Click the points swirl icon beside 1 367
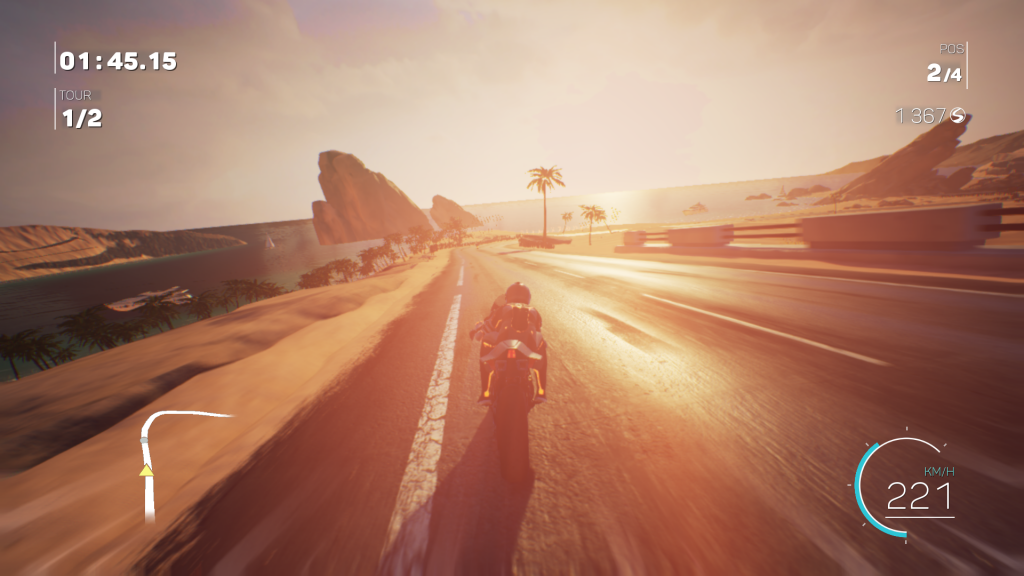The image size is (1024, 576). pyautogui.click(x=958, y=116)
